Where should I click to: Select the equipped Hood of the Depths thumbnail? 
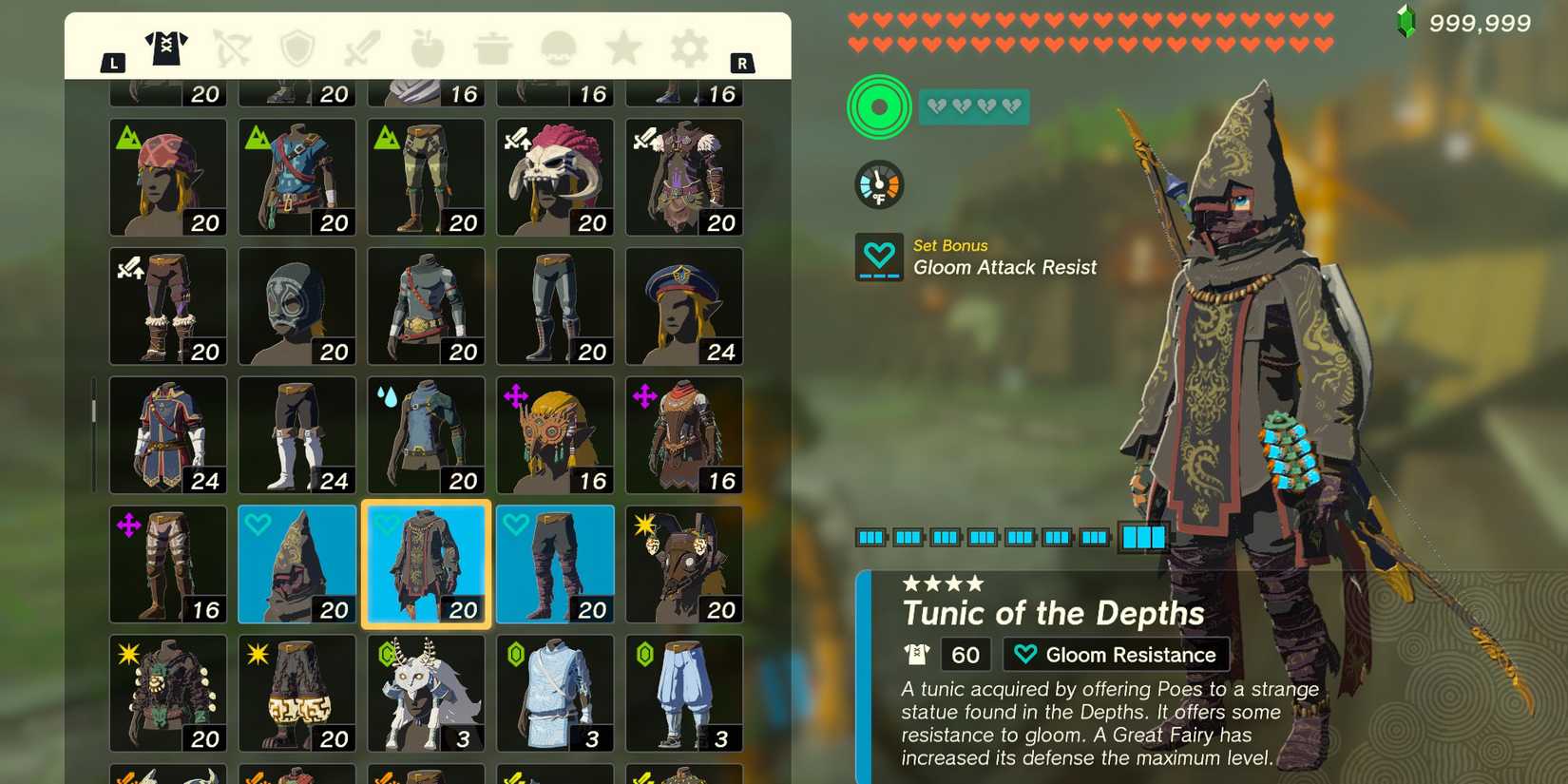[x=296, y=564]
